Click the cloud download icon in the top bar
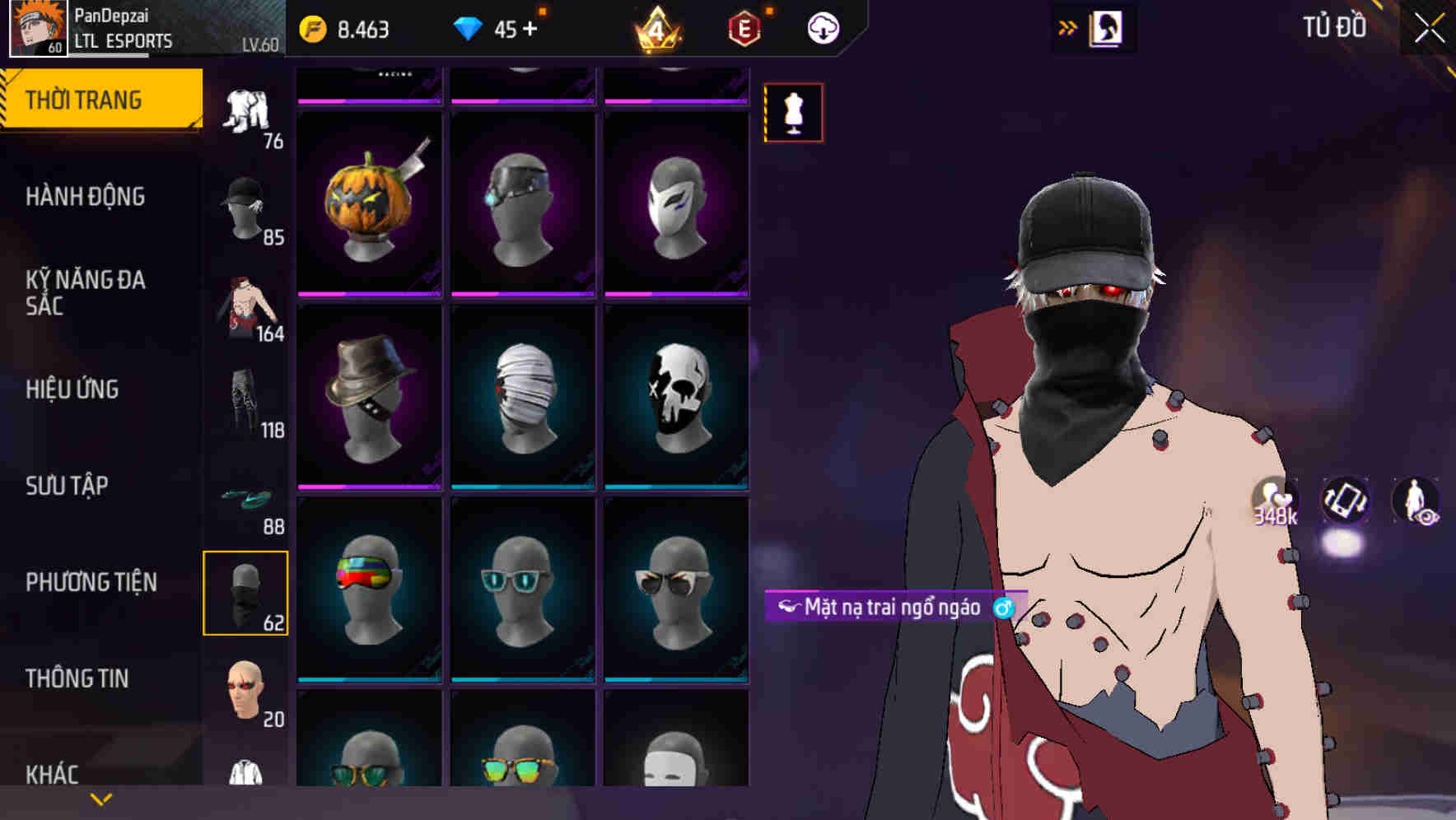 [824, 27]
